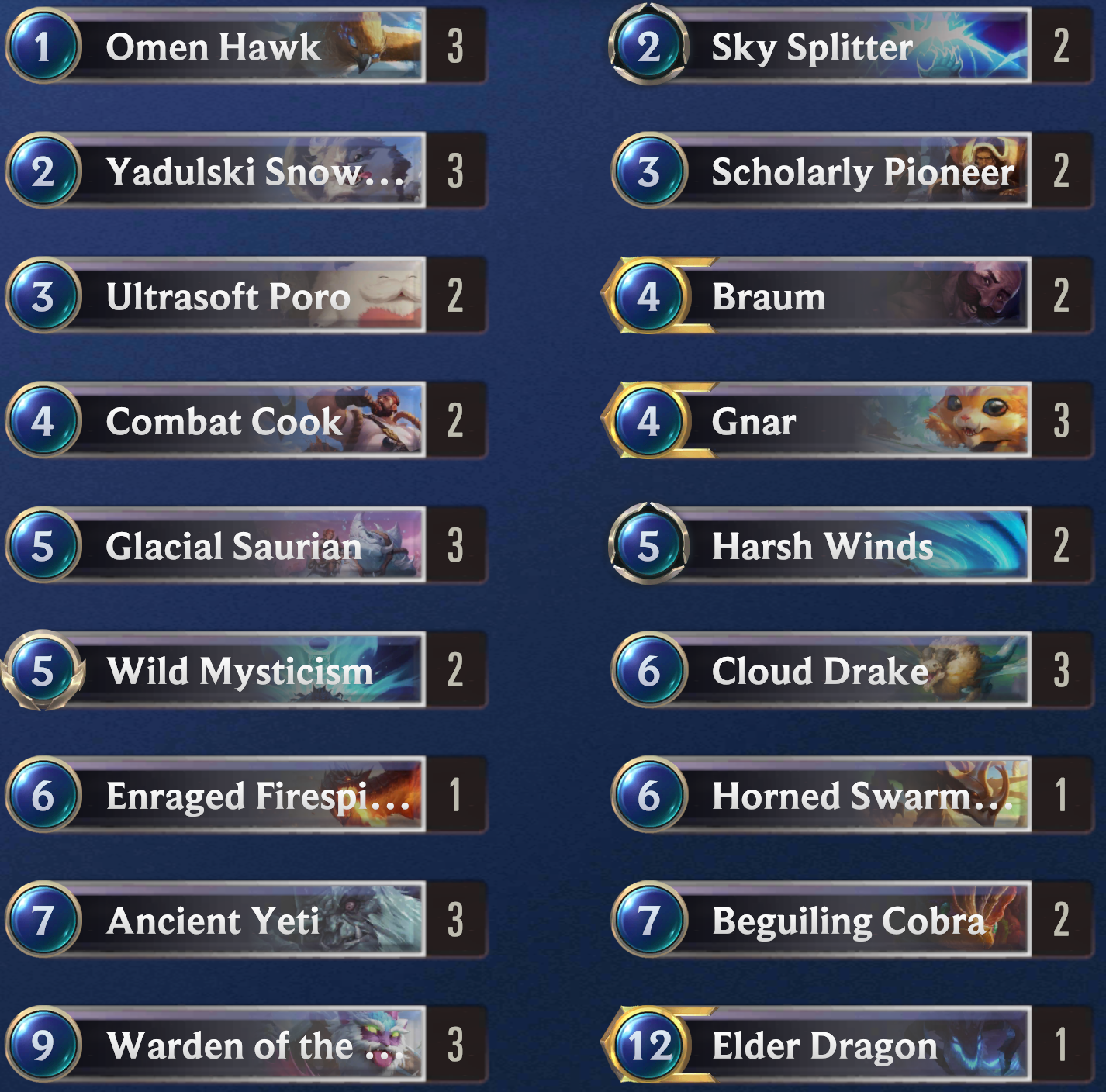Click the Braum champion cost gem

click(650, 295)
